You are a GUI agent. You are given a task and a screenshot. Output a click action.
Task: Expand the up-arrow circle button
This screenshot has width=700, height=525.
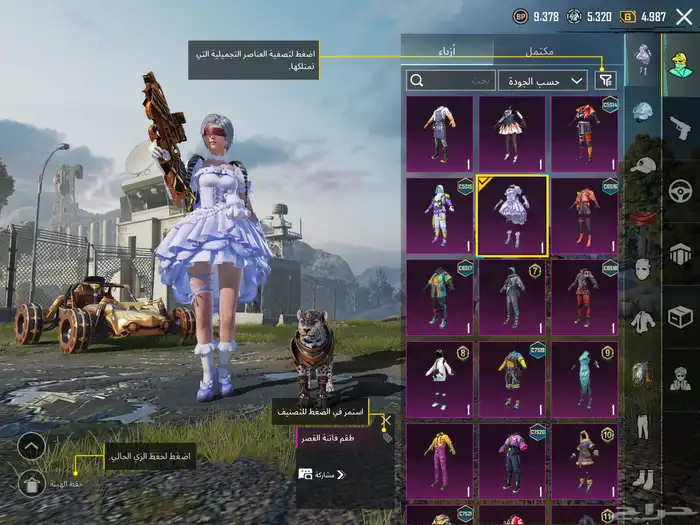pyautogui.click(x=32, y=446)
